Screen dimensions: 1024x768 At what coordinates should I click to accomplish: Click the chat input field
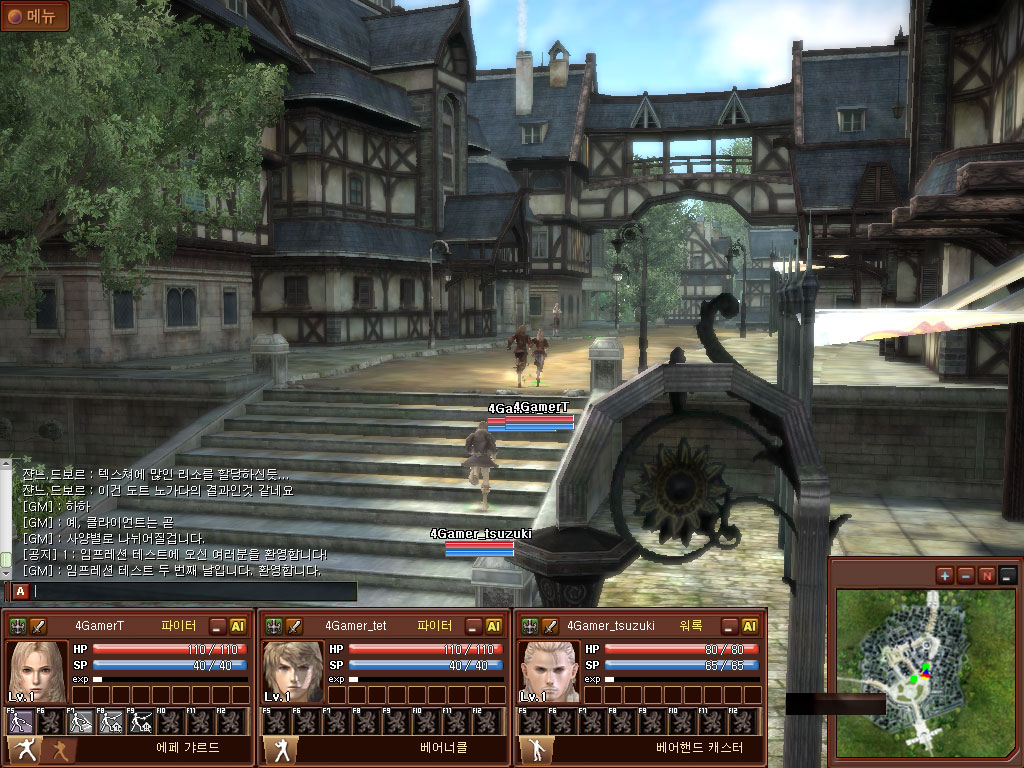click(x=194, y=592)
